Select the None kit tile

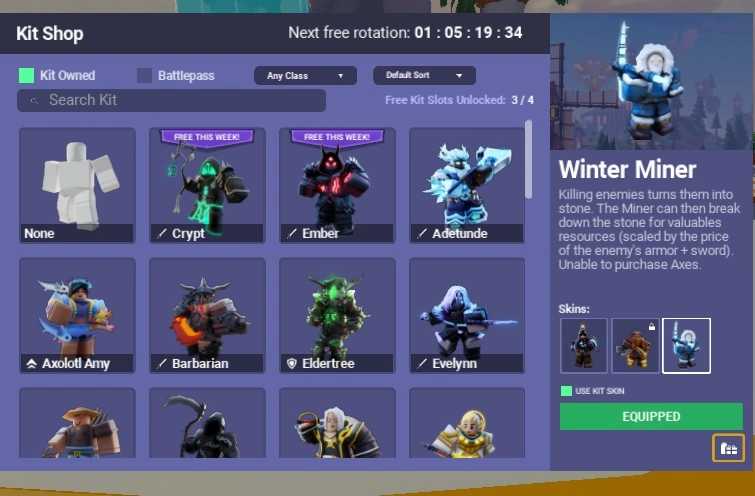coord(77,185)
